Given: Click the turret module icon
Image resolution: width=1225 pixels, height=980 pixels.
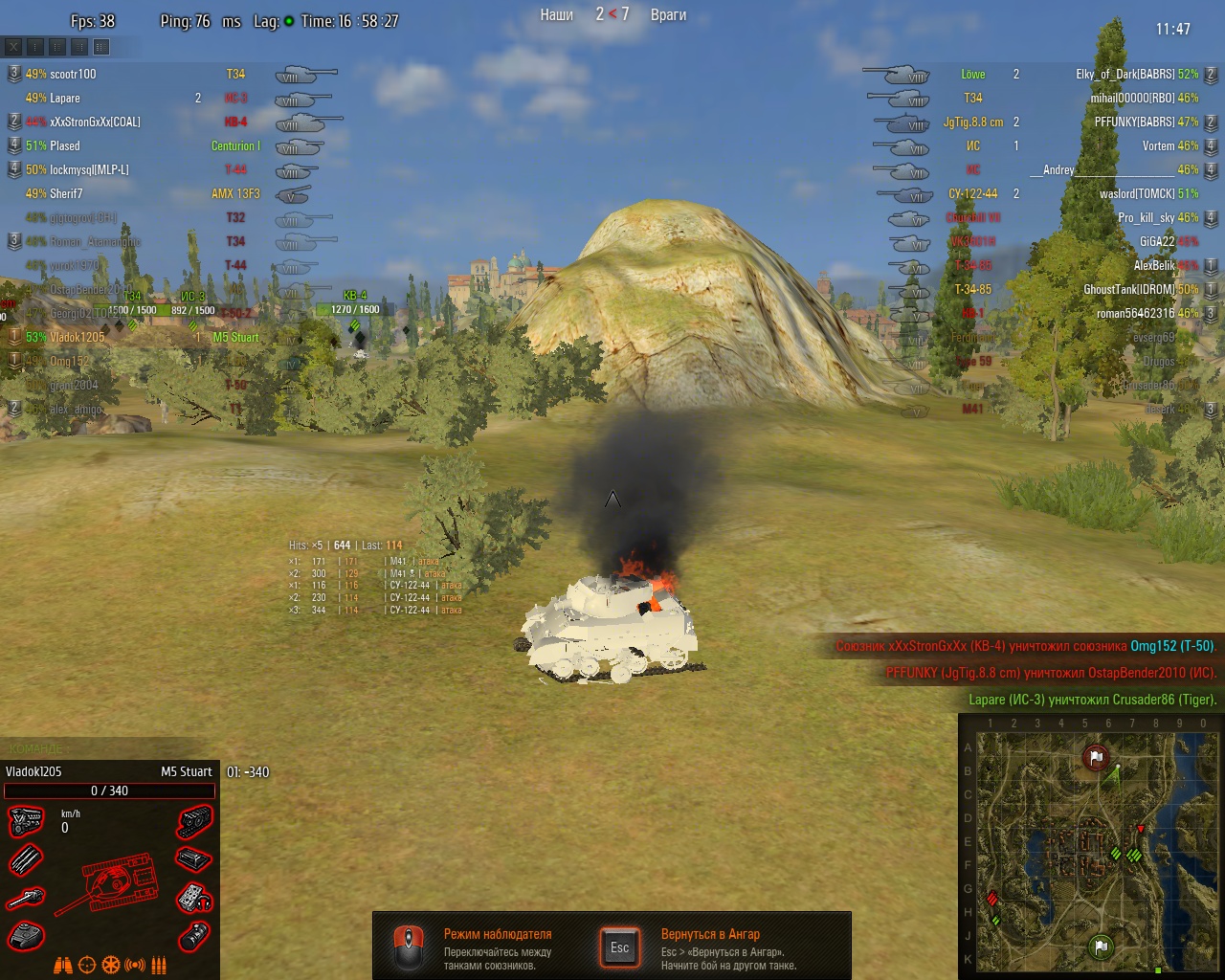Looking at the screenshot, I should [26, 935].
